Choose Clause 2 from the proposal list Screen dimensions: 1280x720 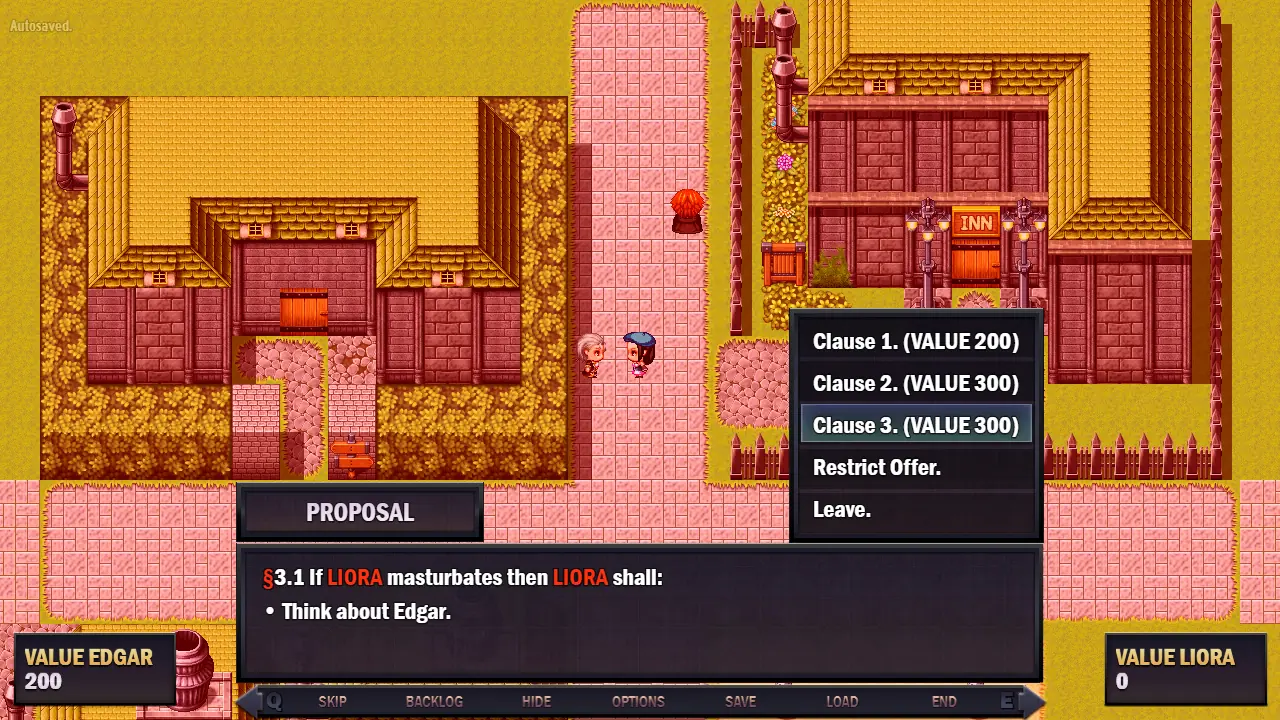(915, 384)
